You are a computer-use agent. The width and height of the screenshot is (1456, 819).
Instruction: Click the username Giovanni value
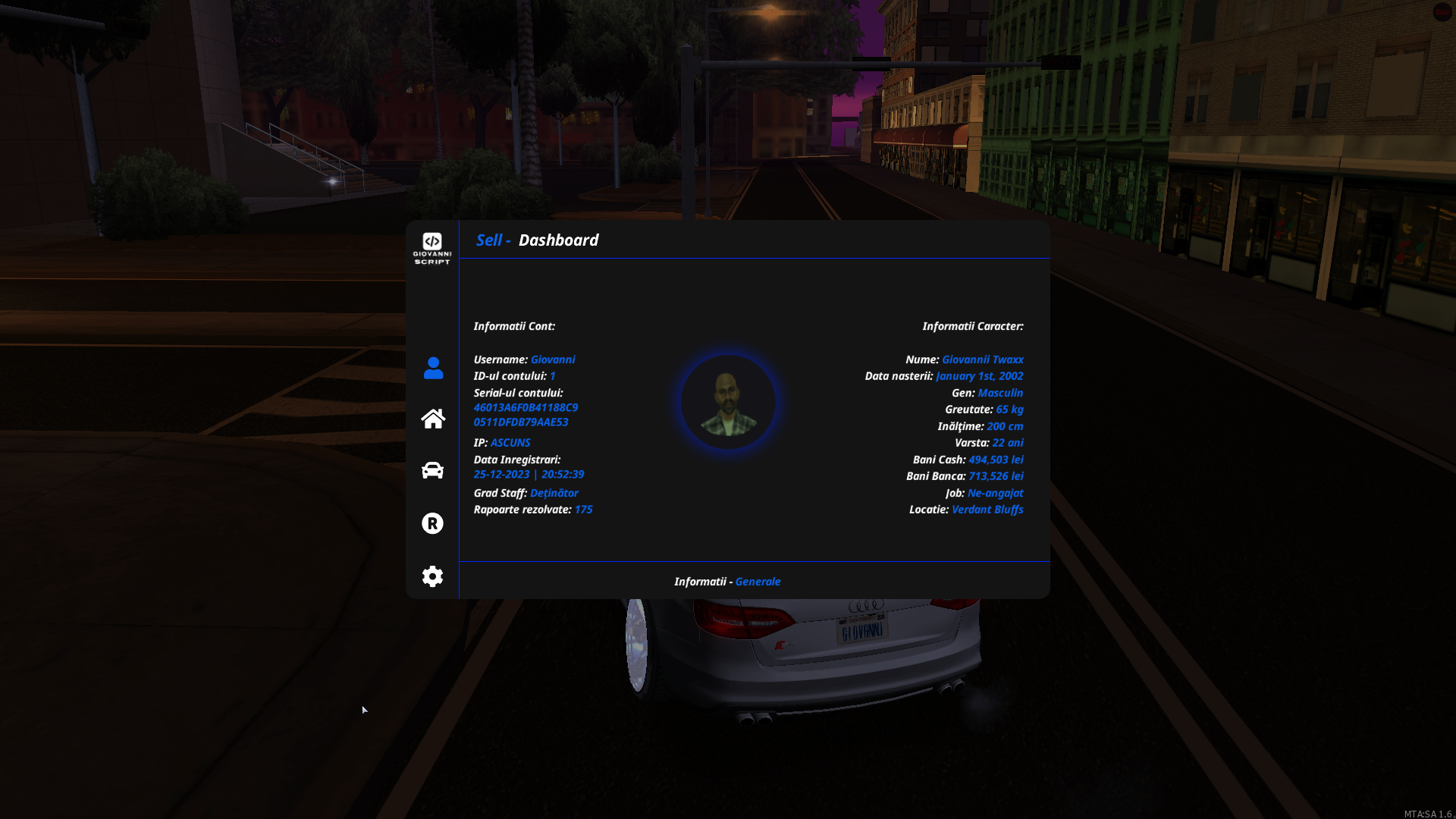click(x=552, y=359)
